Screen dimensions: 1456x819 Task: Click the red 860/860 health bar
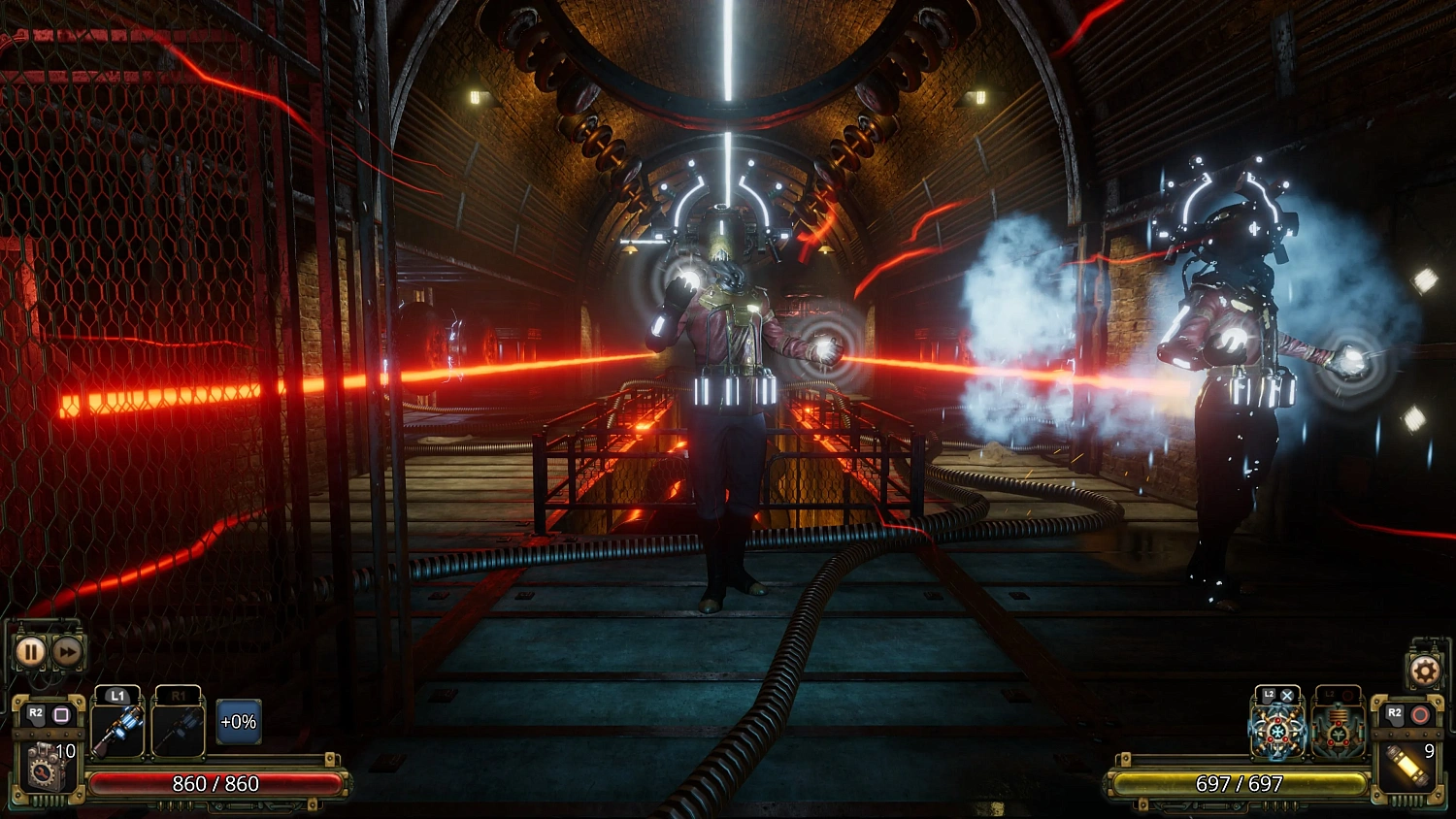(x=215, y=784)
